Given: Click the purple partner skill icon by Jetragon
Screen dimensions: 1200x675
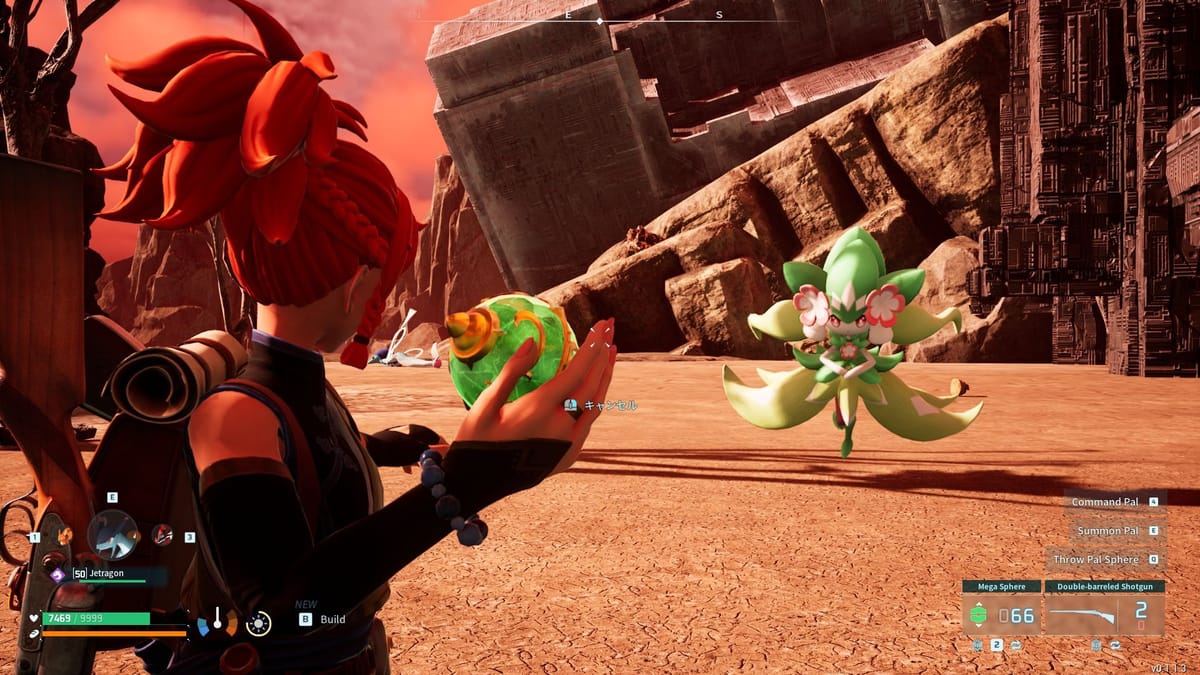Looking at the screenshot, I should point(57,574).
